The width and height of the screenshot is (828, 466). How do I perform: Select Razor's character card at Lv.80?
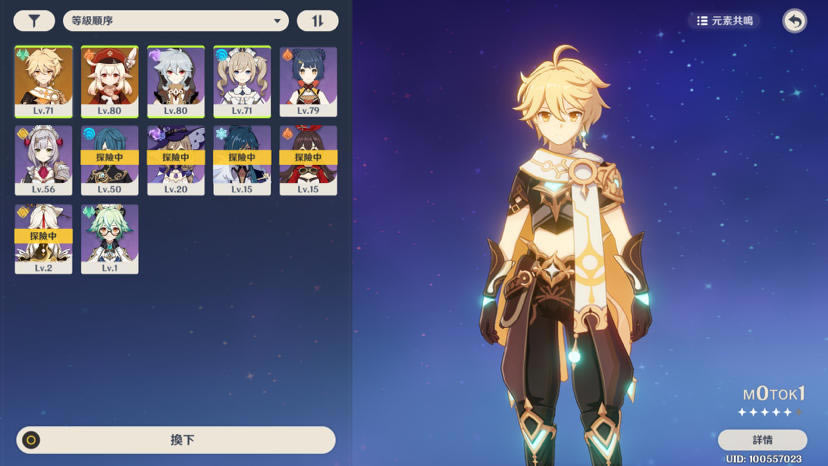[176, 81]
